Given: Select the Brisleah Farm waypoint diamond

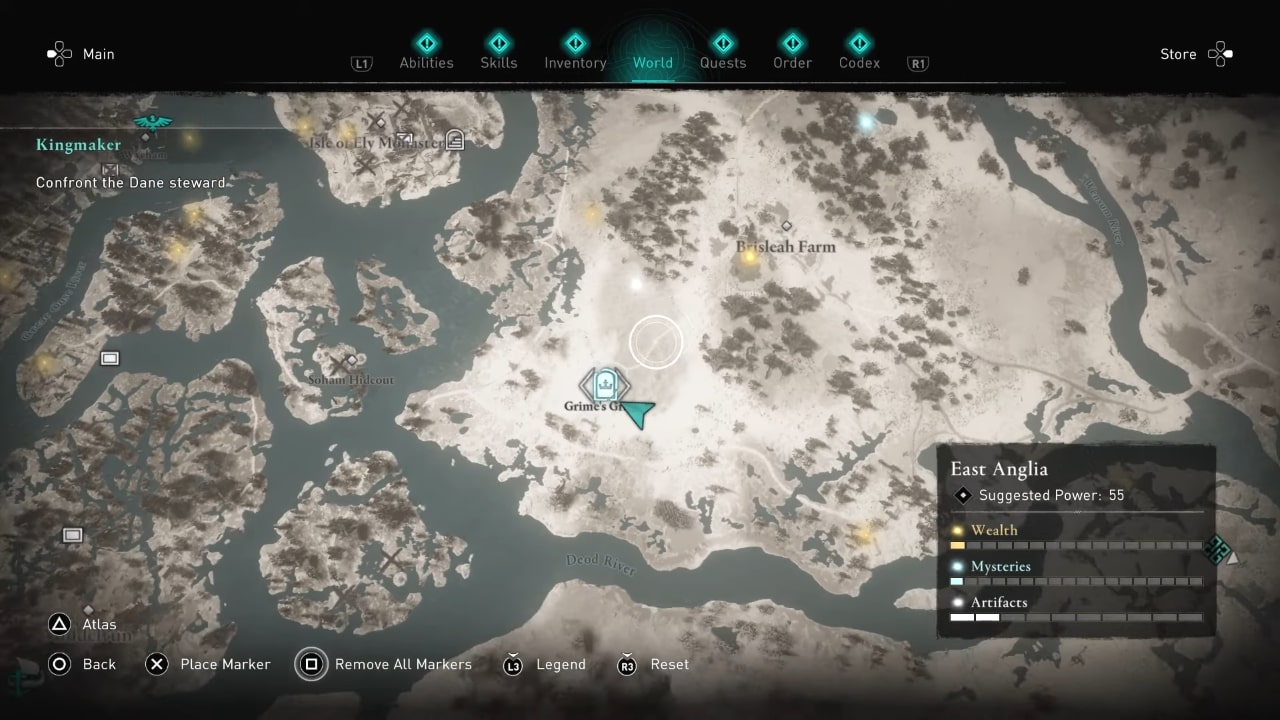Looking at the screenshot, I should pyautogui.click(x=786, y=226).
